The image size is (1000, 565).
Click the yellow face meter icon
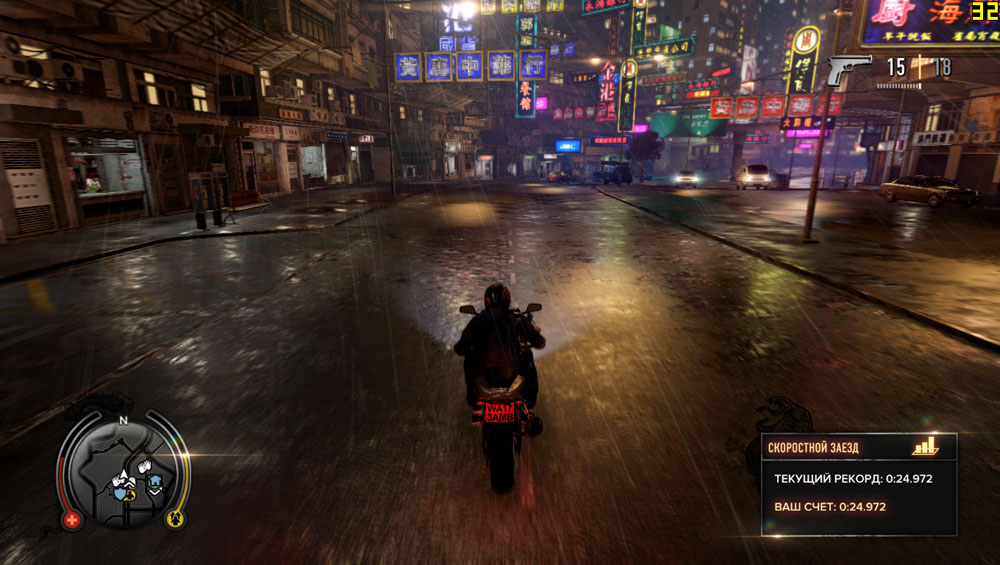coord(174,518)
